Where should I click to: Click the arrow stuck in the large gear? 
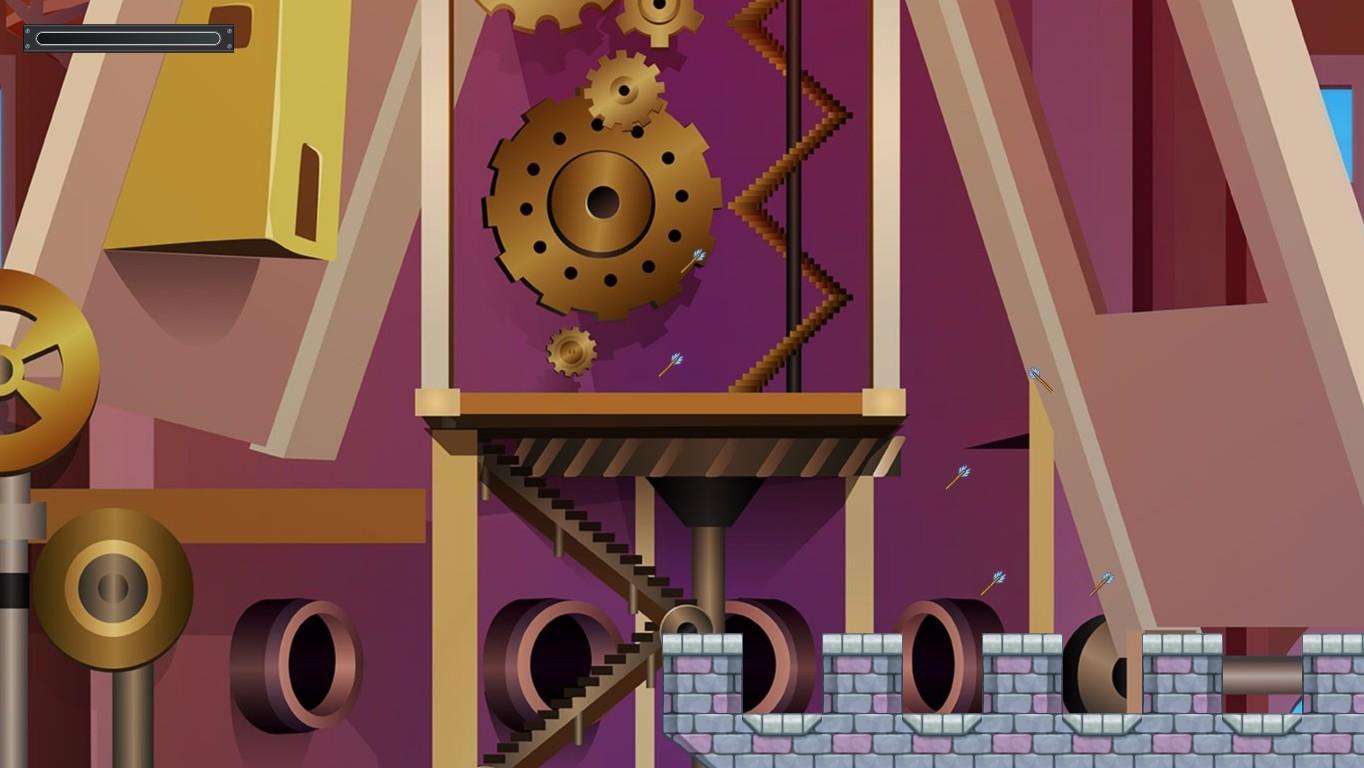tap(693, 261)
